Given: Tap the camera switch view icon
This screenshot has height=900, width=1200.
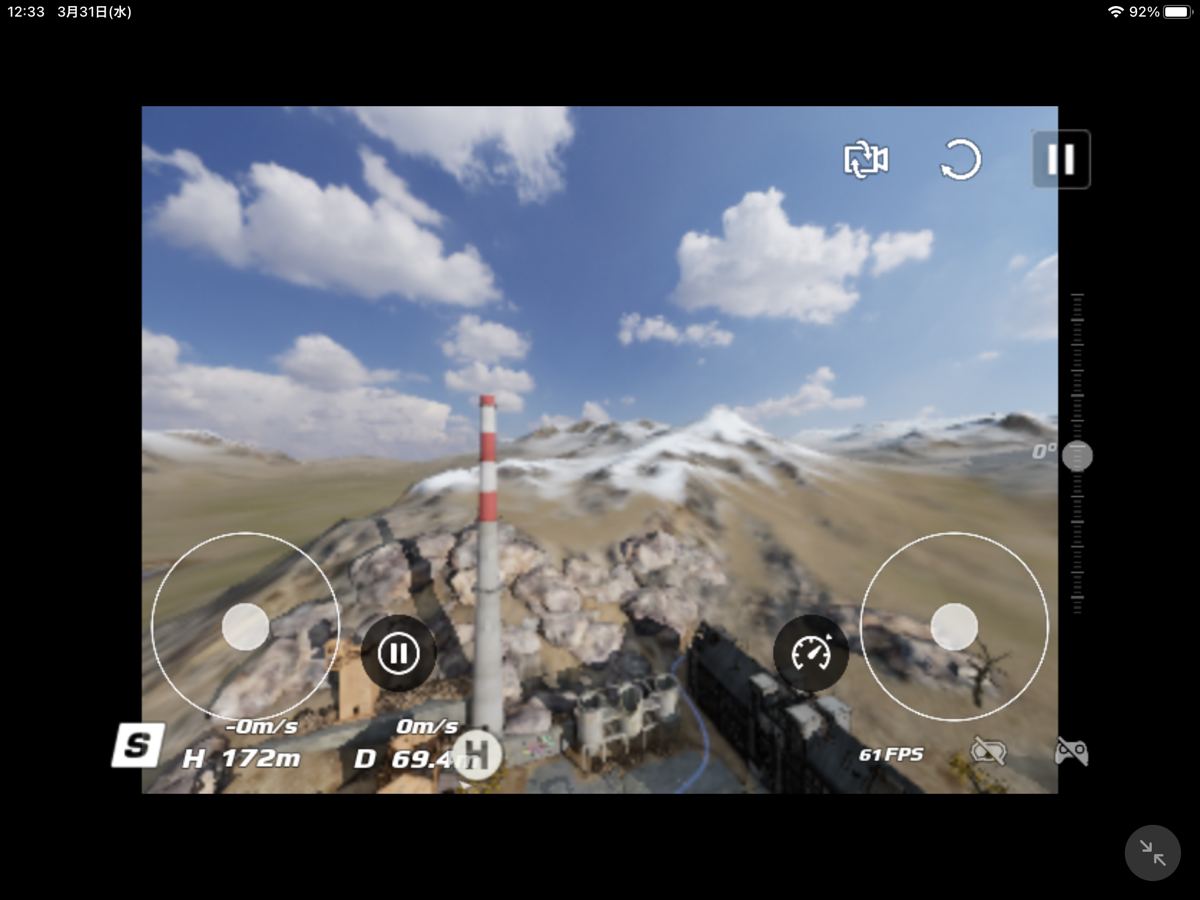Looking at the screenshot, I should (x=865, y=160).
